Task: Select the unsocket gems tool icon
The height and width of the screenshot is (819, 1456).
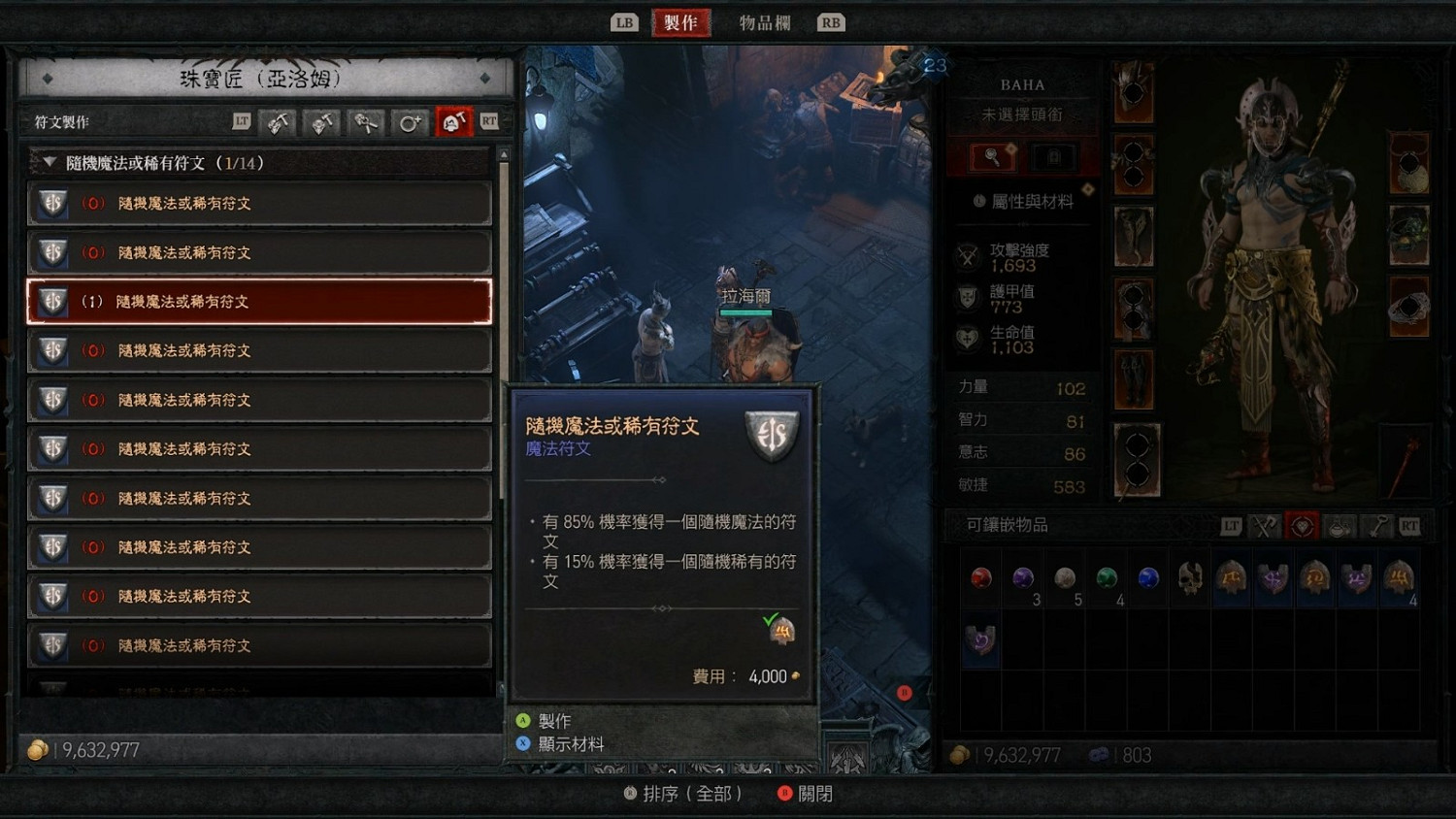Action: [x=366, y=121]
